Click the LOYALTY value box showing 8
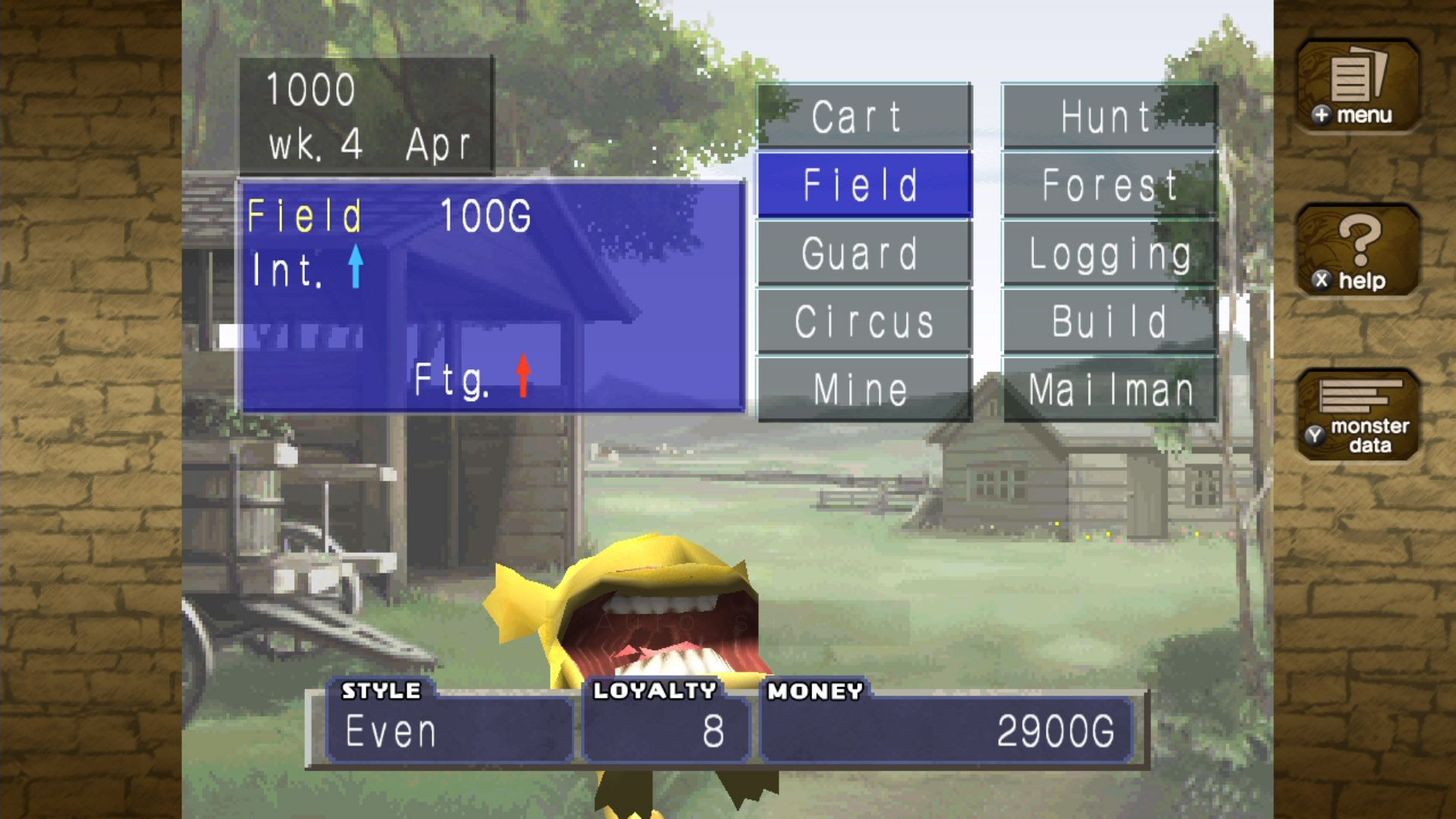This screenshot has width=1456, height=819. tap(666, 730)
